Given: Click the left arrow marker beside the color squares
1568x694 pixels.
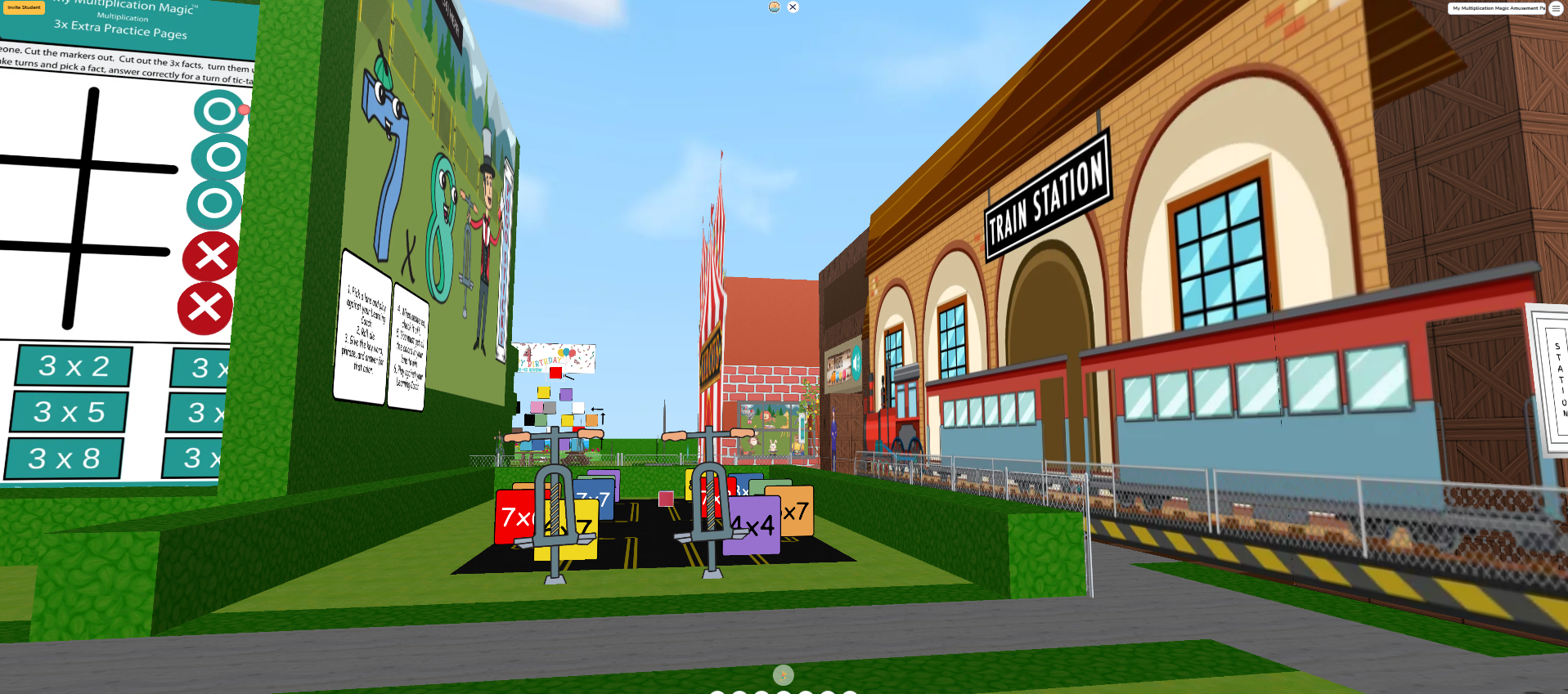Looking at the screenshot, I should [x=597, y=409].
